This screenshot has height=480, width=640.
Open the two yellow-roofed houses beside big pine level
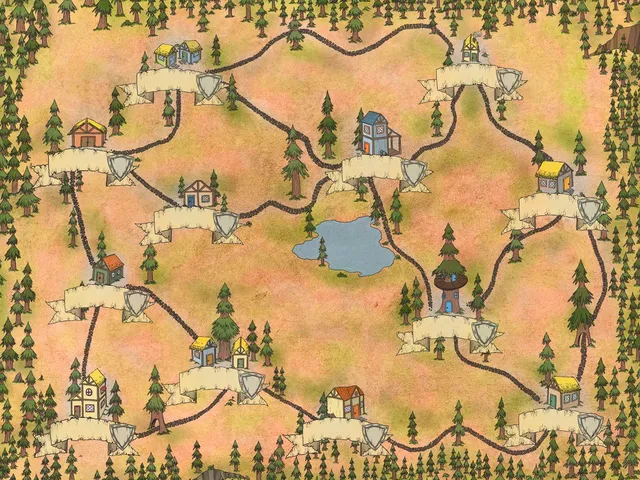220,350
